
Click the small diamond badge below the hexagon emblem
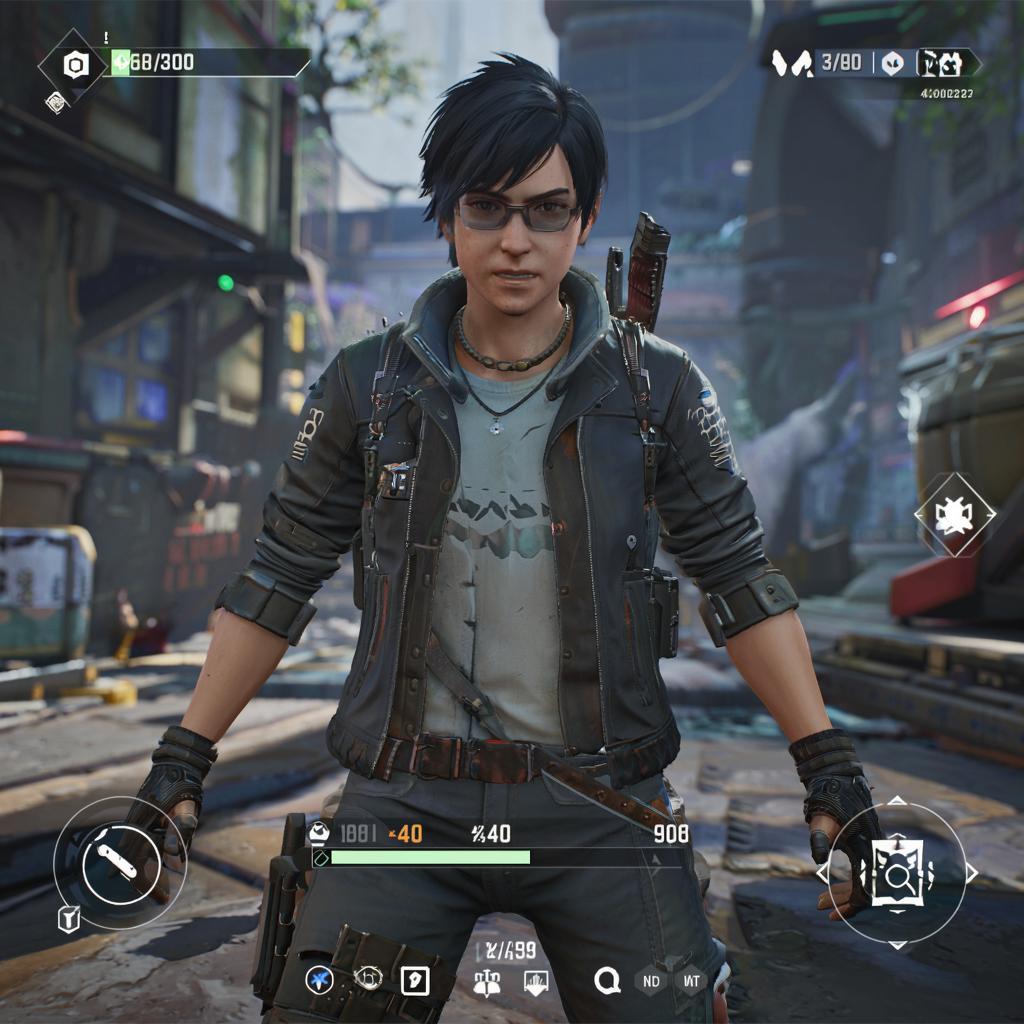click(x=57, y=101)
